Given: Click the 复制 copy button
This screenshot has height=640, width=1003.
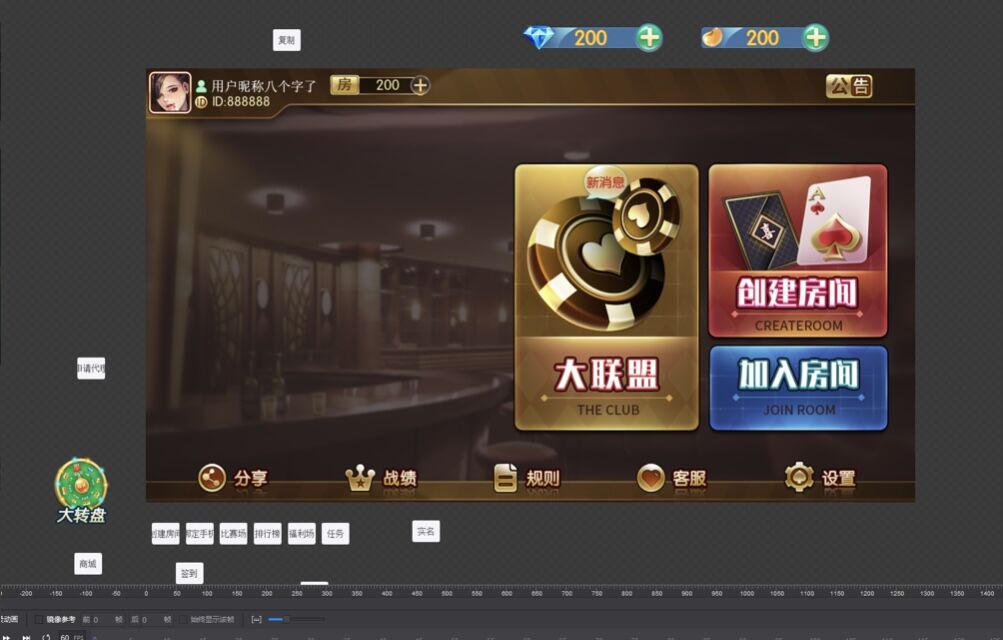Looking at the screenshot, I should pos(286,40).
